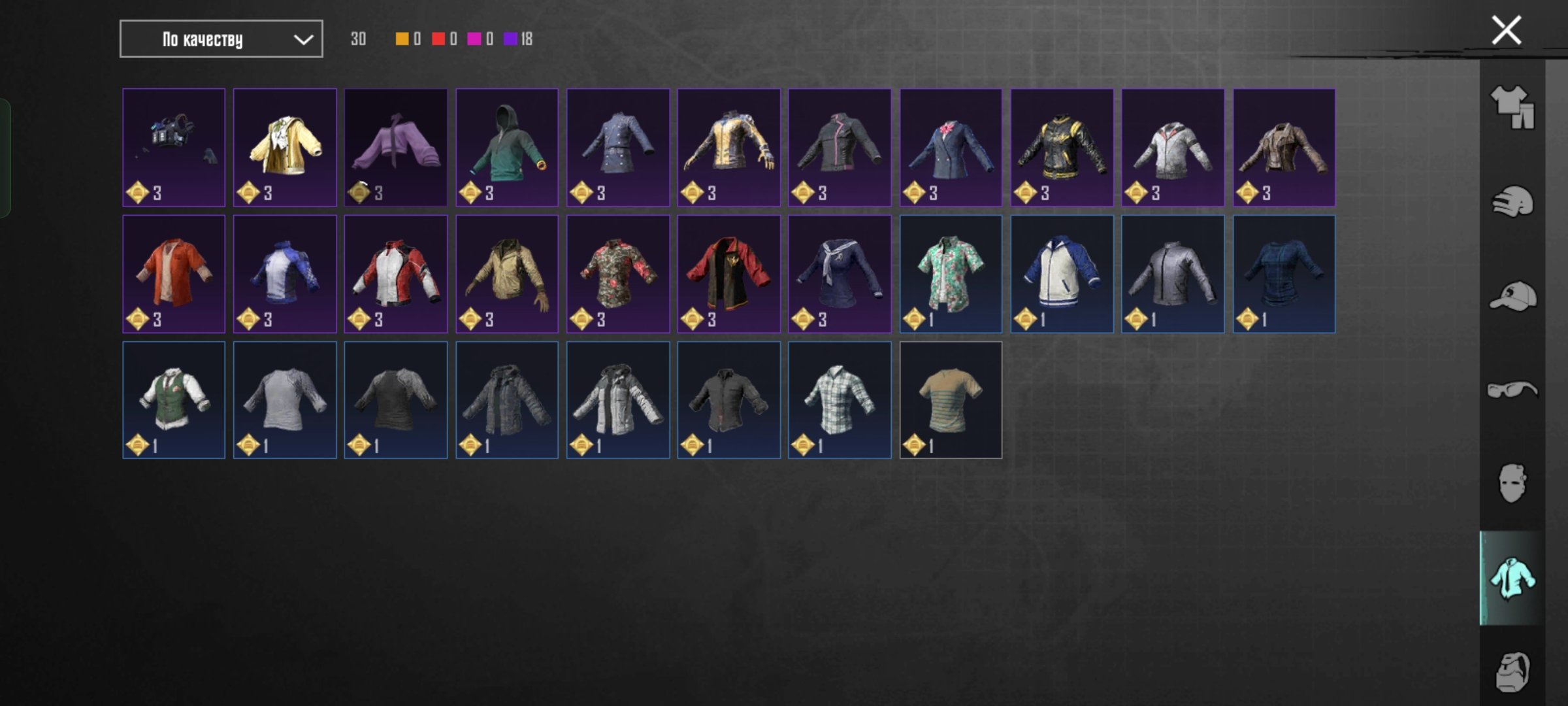Open the helmet category tab
The height and width of the screenshot is (706, 1568).
pos(1512,201)
